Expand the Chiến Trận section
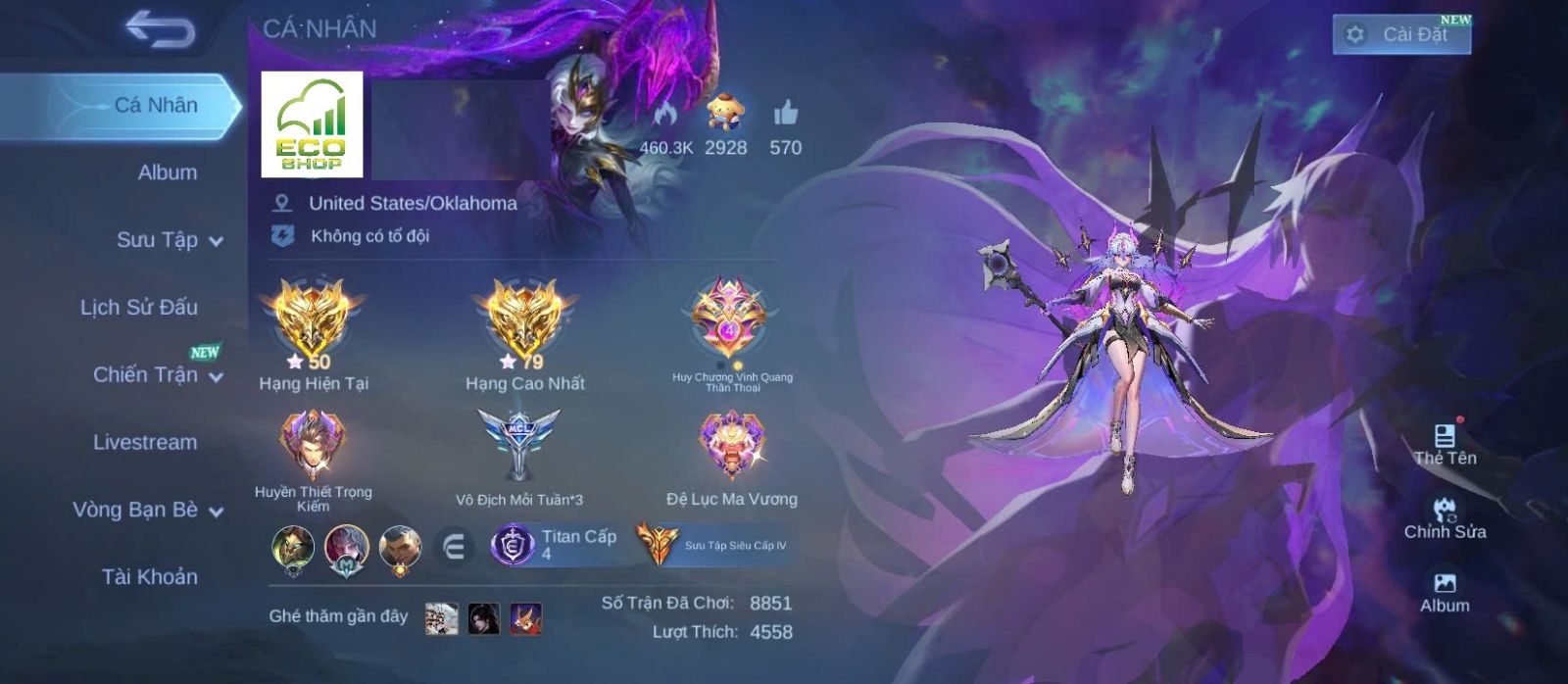 coord(157,374)
